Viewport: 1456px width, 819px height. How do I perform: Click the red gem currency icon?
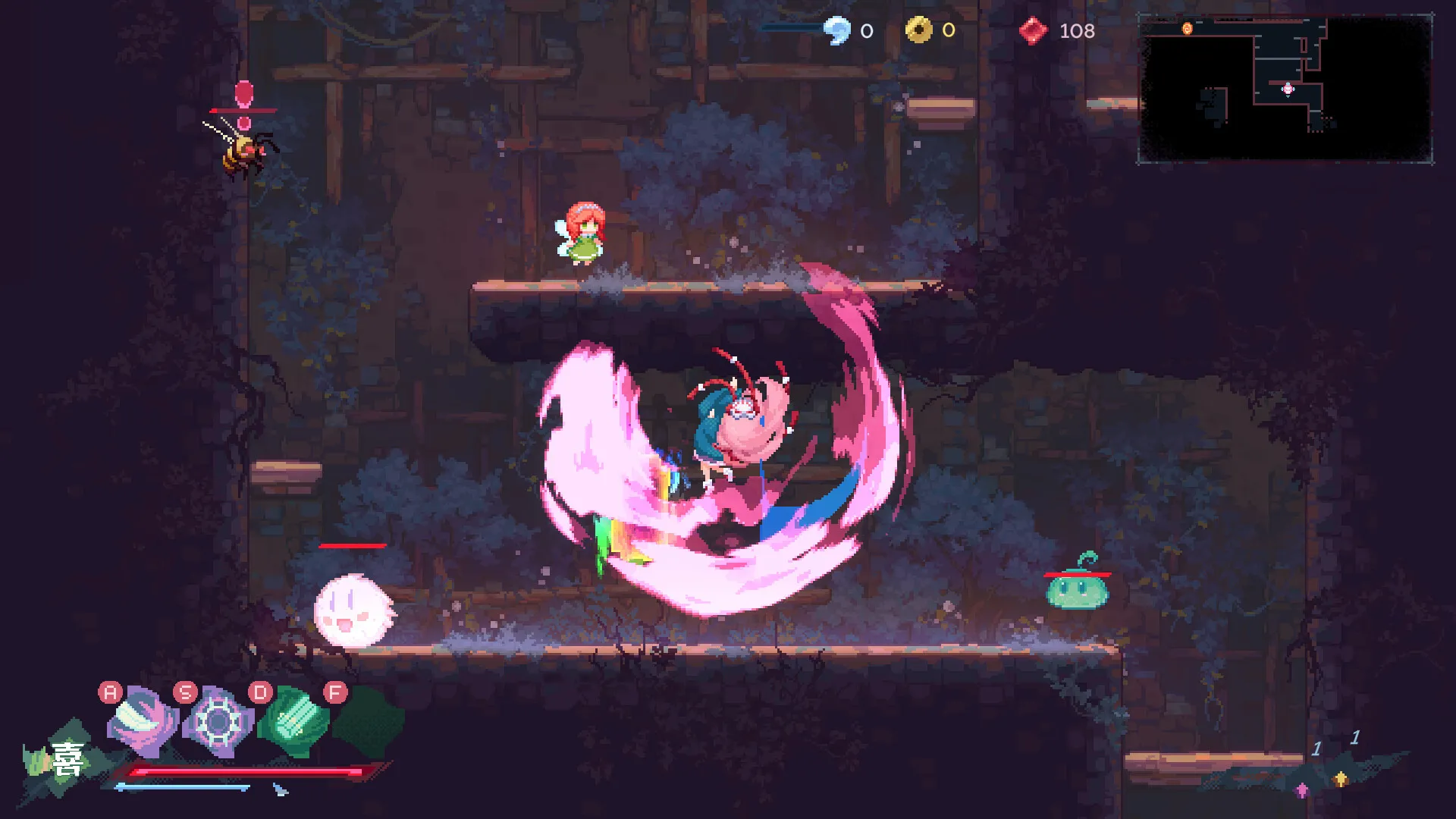(1033, 31)
